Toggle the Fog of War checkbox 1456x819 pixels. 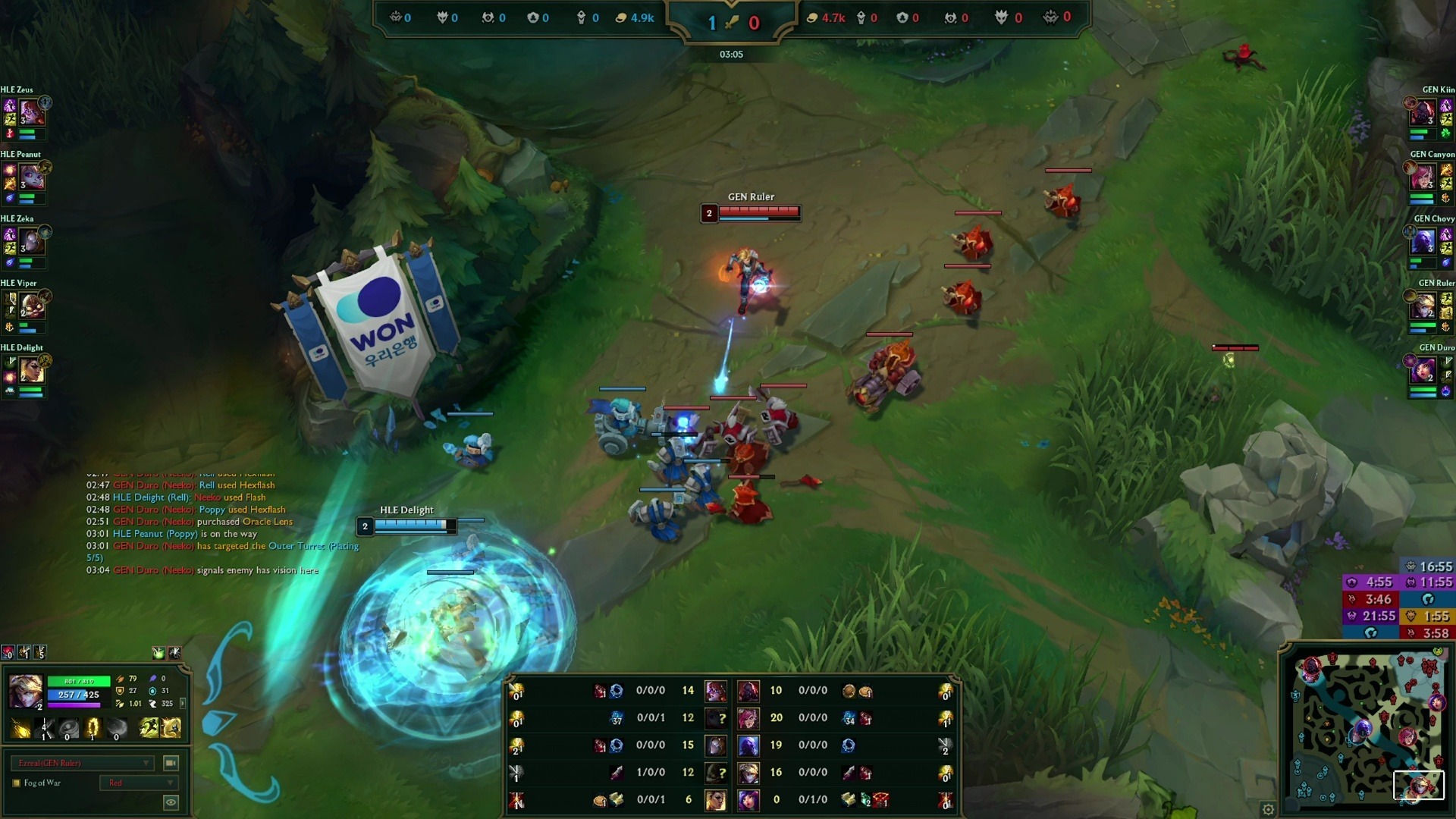click(x=17, y=783)
